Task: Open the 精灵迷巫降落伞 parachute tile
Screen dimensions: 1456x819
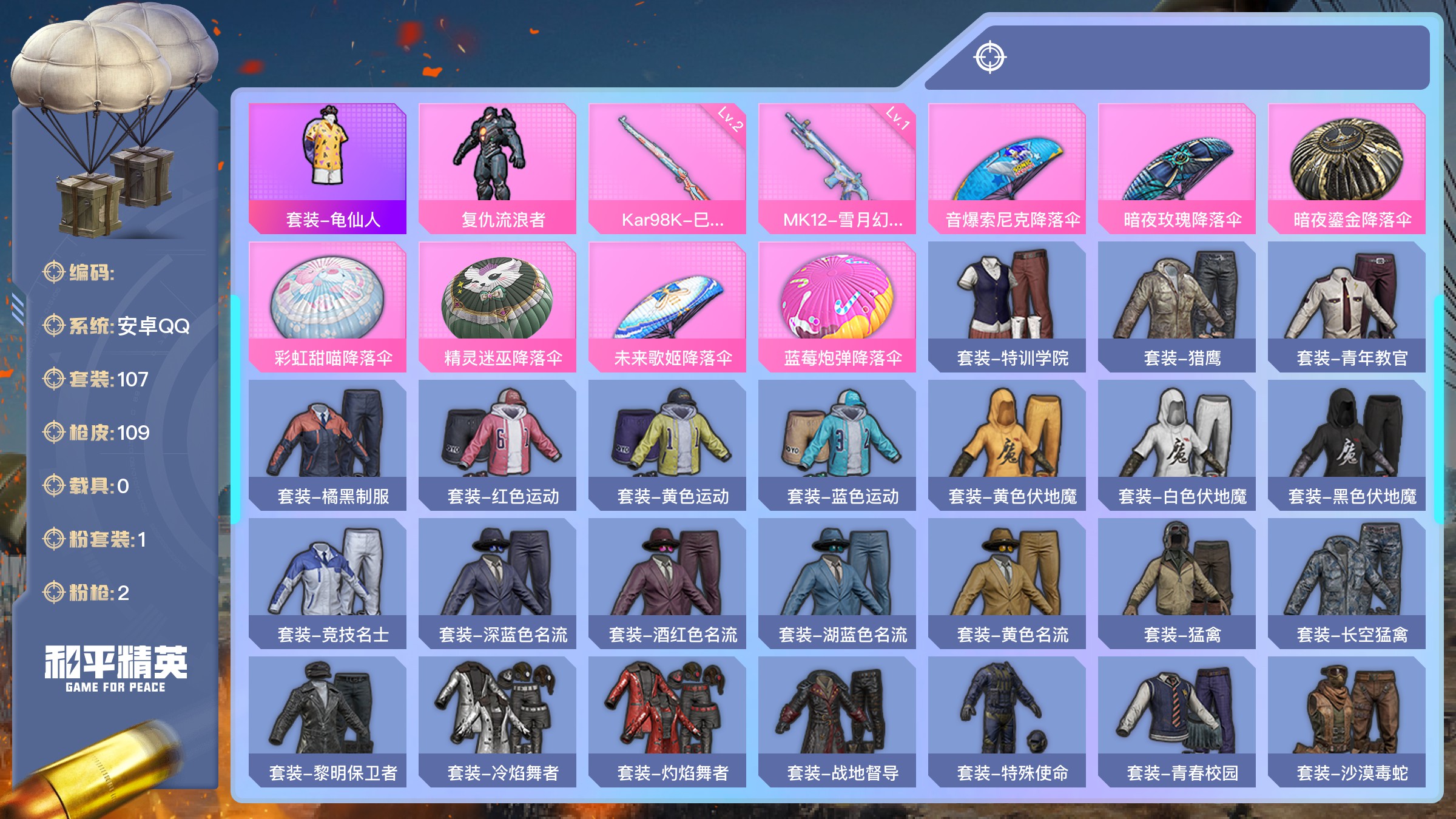Action: (497, 306)
